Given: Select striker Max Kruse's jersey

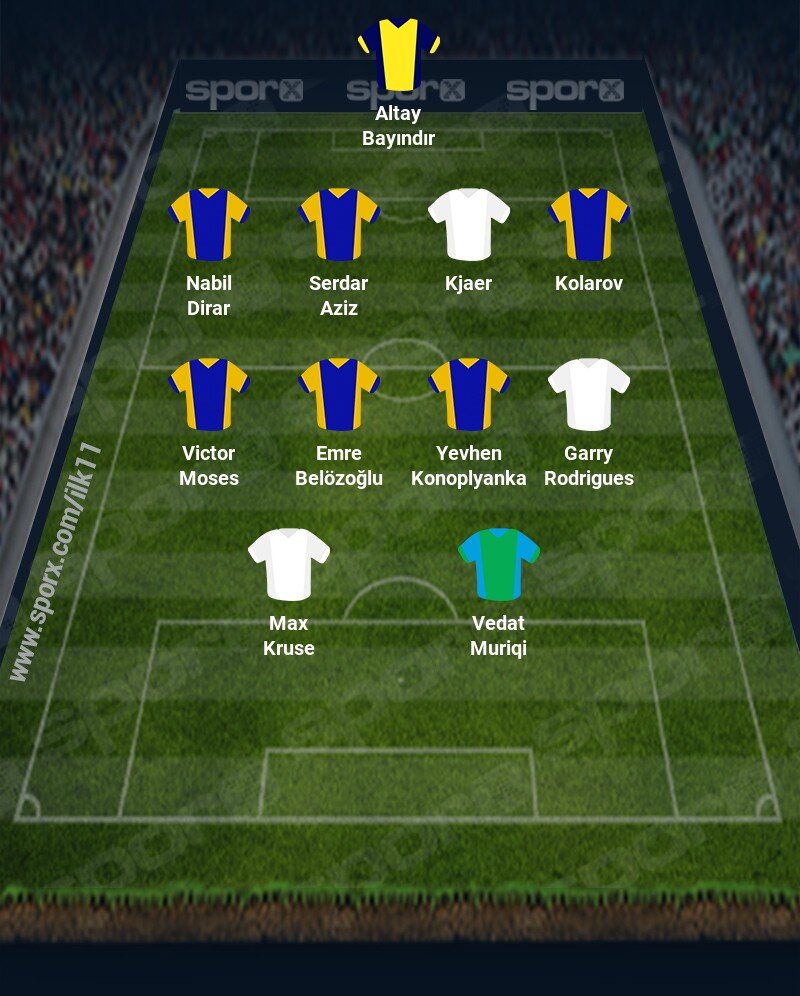Looking at the screenshot, I should (289, 564).
